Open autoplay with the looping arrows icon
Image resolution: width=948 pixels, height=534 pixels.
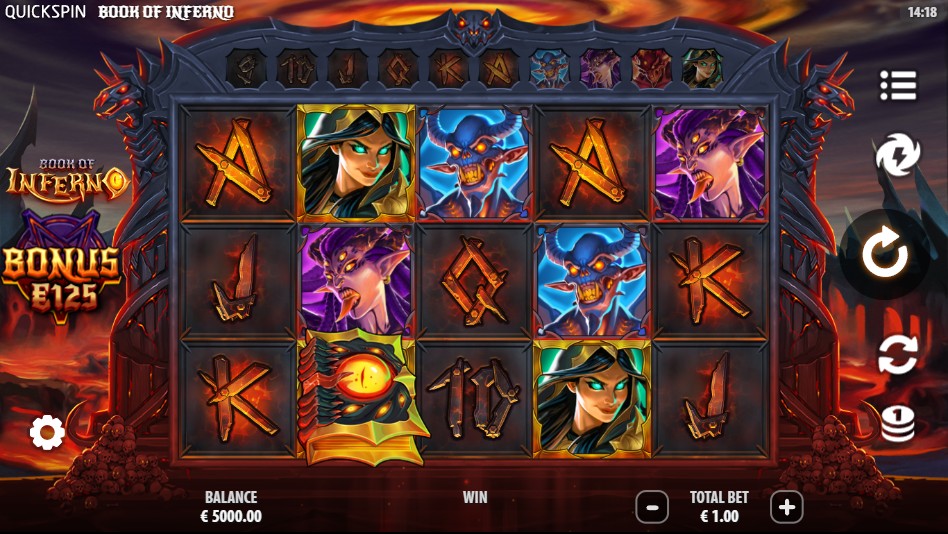click(897, 354)
